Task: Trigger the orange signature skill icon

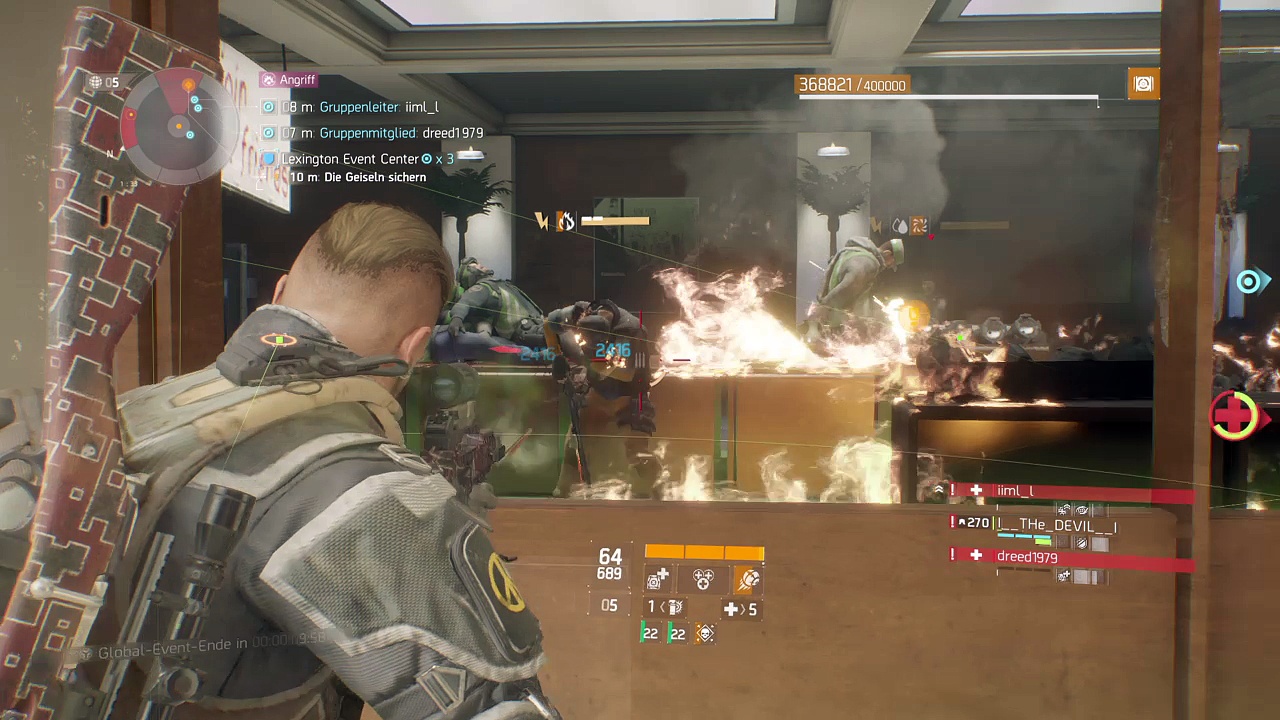Action: 748,579
